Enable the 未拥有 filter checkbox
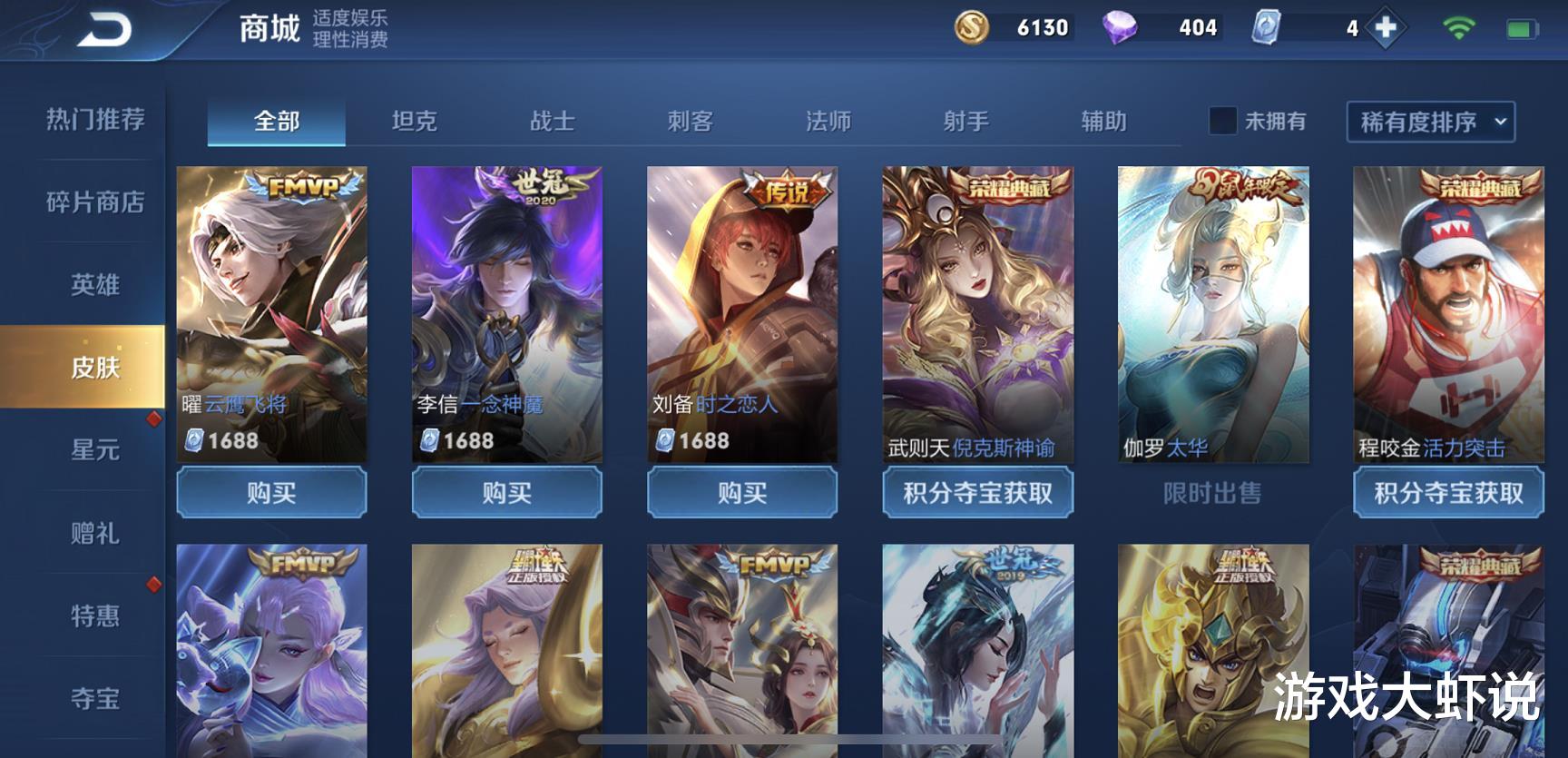The width and height of the screenshot is (1568, 758). pos(1224,121)
